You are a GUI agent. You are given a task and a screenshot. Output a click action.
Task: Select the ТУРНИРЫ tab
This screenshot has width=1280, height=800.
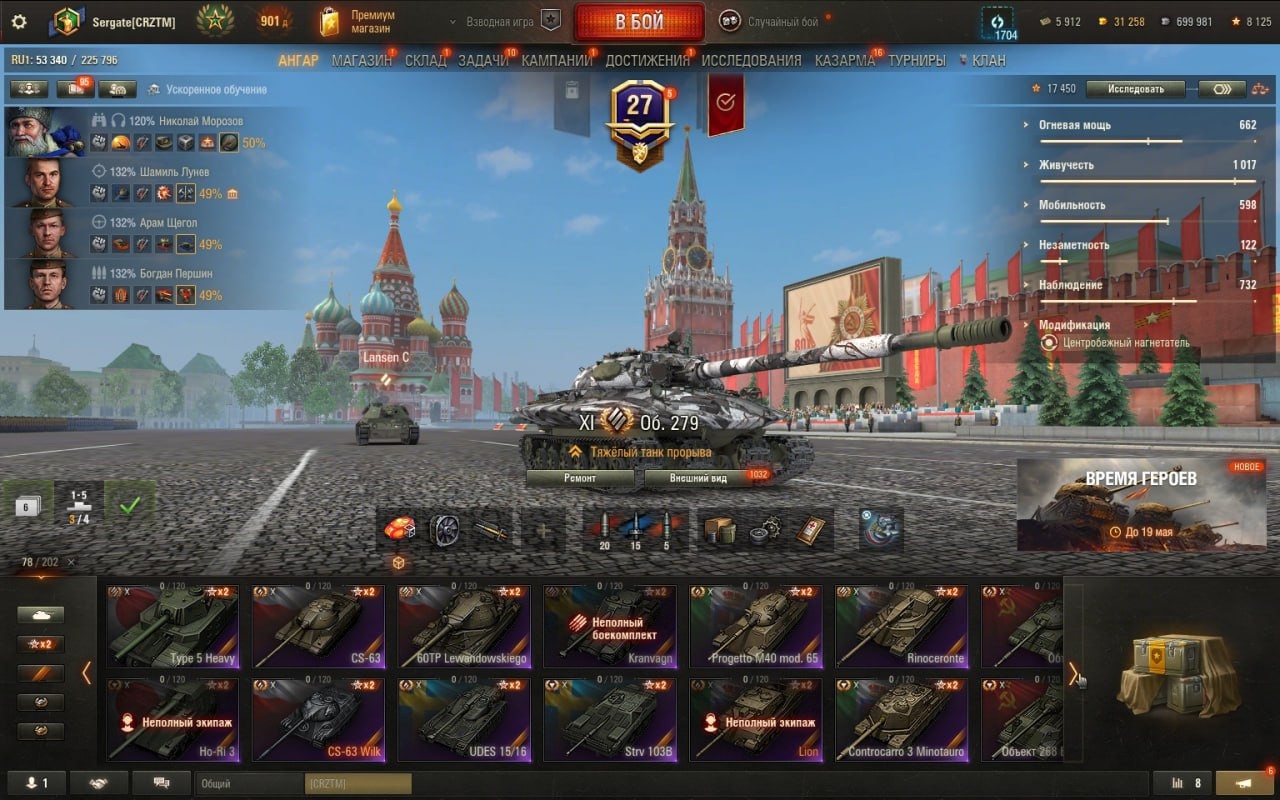(x=916, y=60)
